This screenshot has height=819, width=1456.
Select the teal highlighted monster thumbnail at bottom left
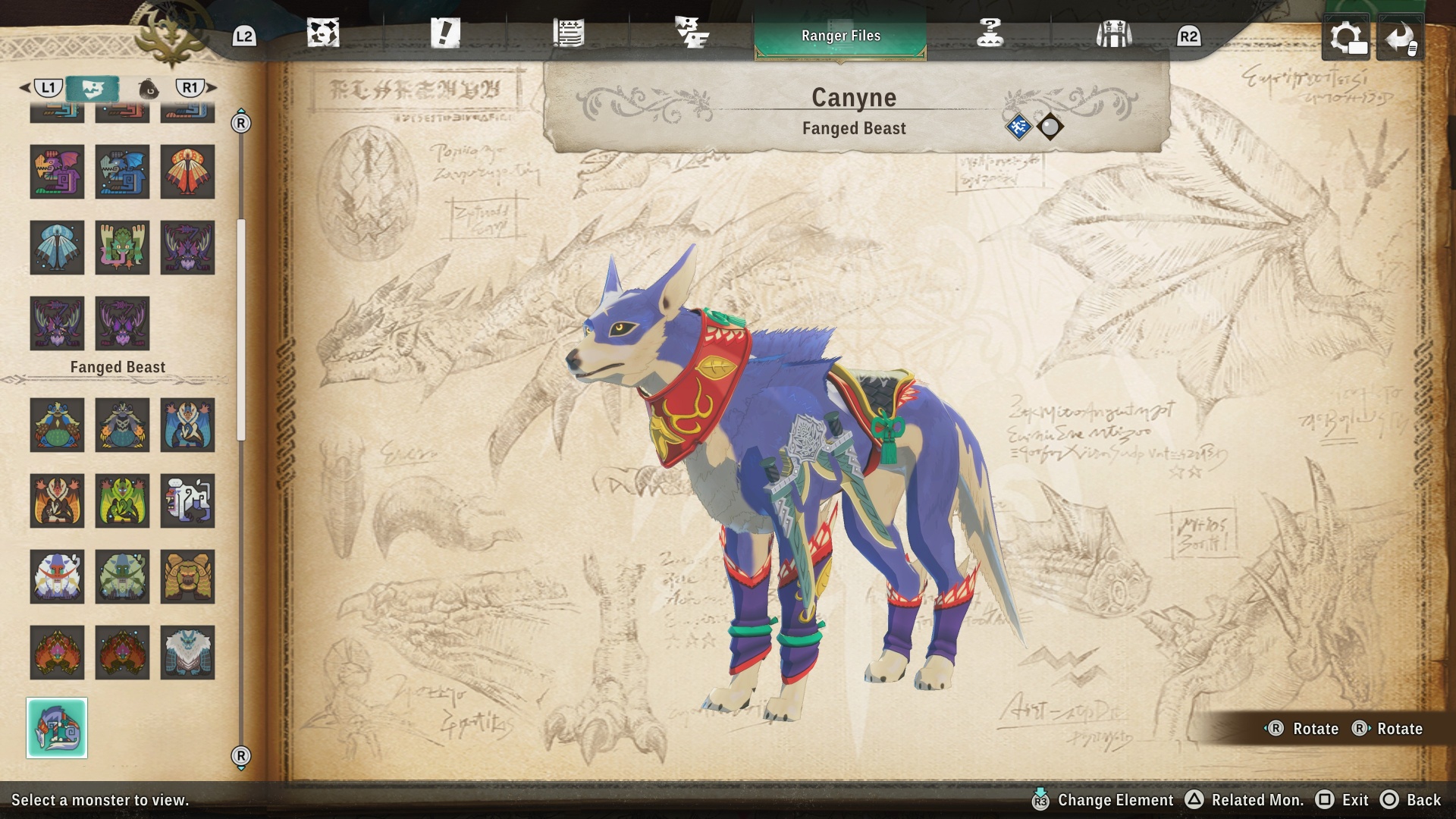[x=57, y=728]
